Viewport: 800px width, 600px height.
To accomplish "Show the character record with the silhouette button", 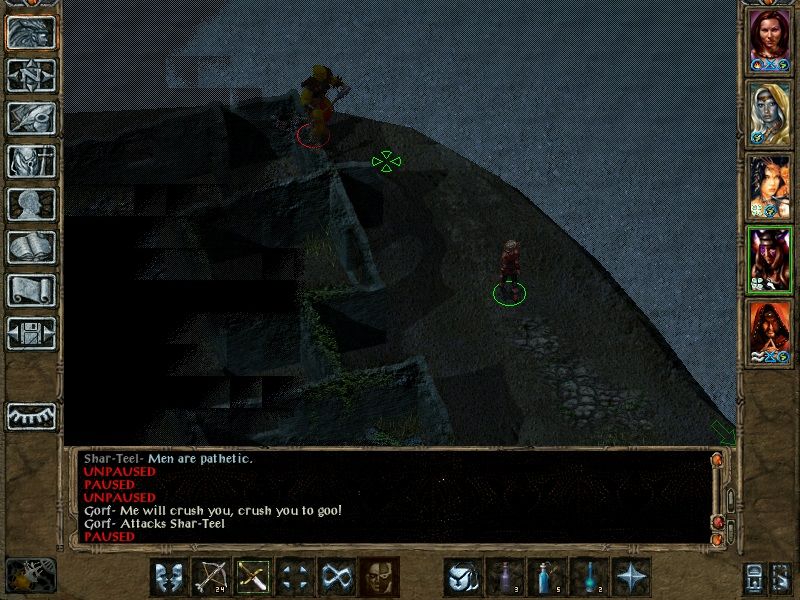I will pos(31,204).
